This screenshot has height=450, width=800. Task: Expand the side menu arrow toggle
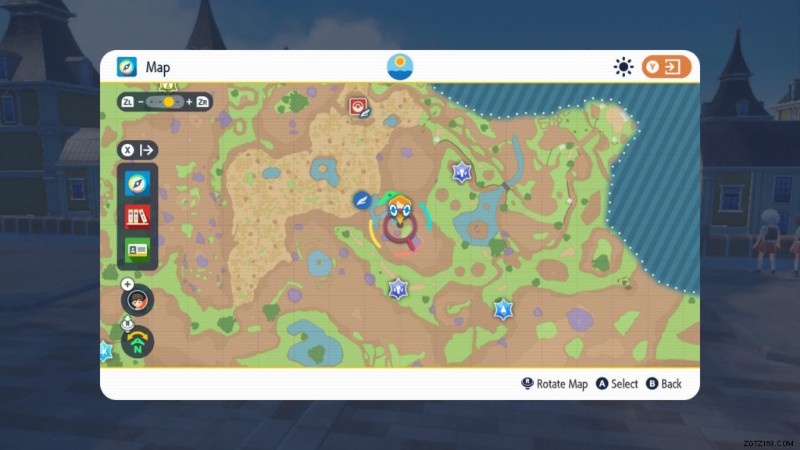(138, 150)
